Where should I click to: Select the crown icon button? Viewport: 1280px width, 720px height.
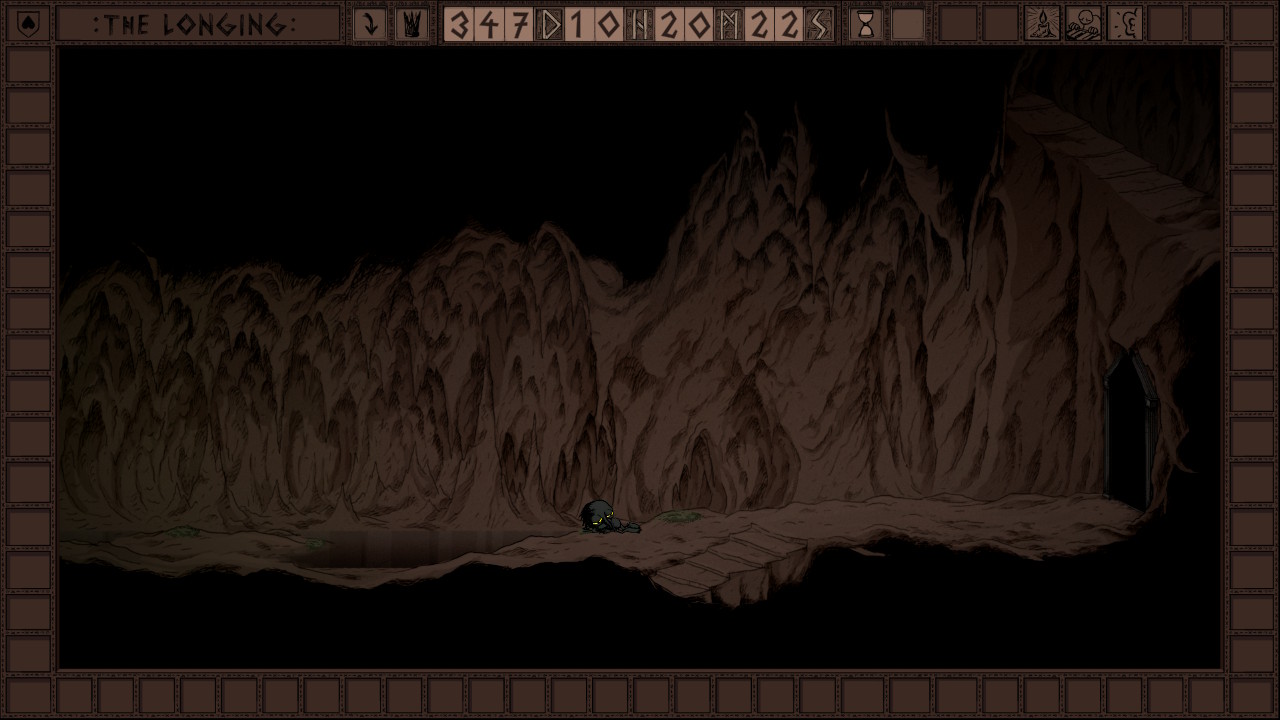pyautogui.click(x=411, y=24)
